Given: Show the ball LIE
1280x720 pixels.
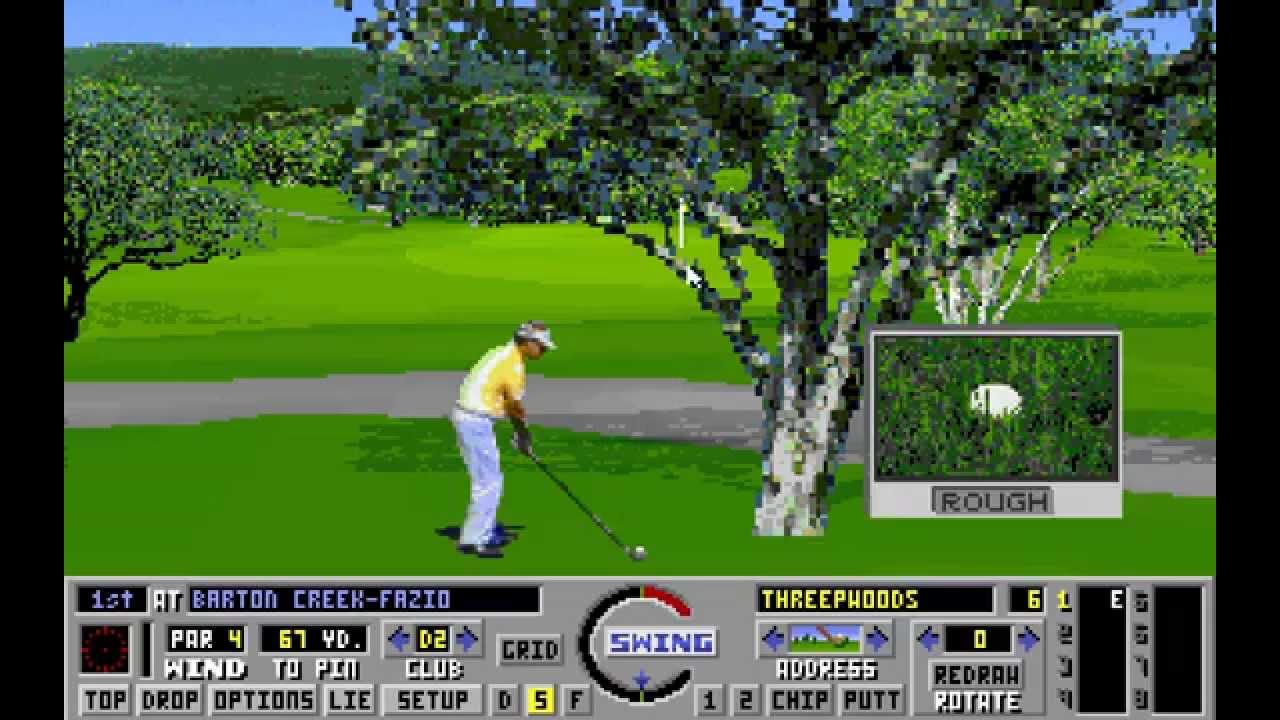Looking at the screenshot, I should pyautogui.click(x=350, y=700).
